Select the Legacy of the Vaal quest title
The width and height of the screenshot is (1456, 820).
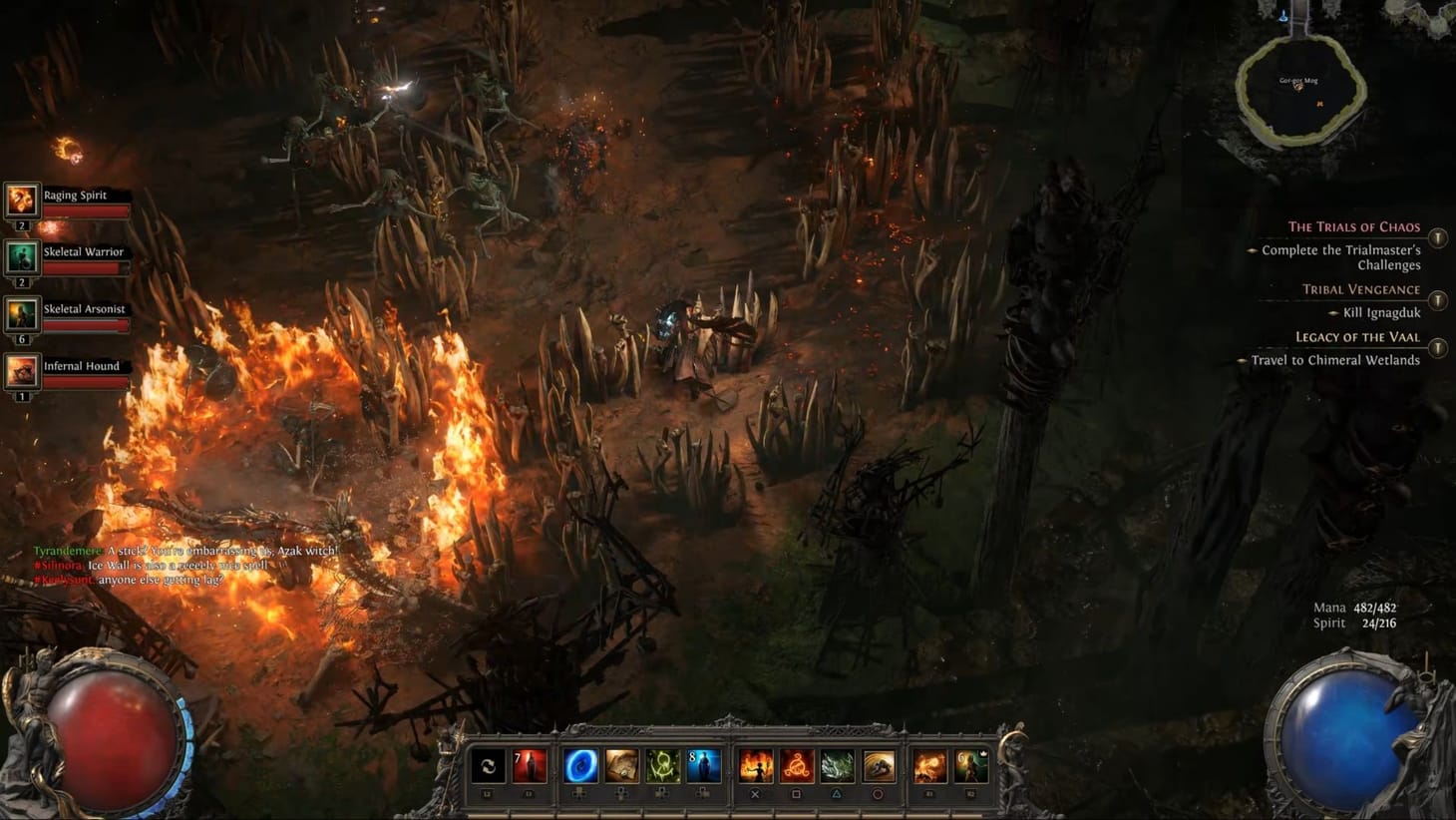click(x=1358, y=336)
